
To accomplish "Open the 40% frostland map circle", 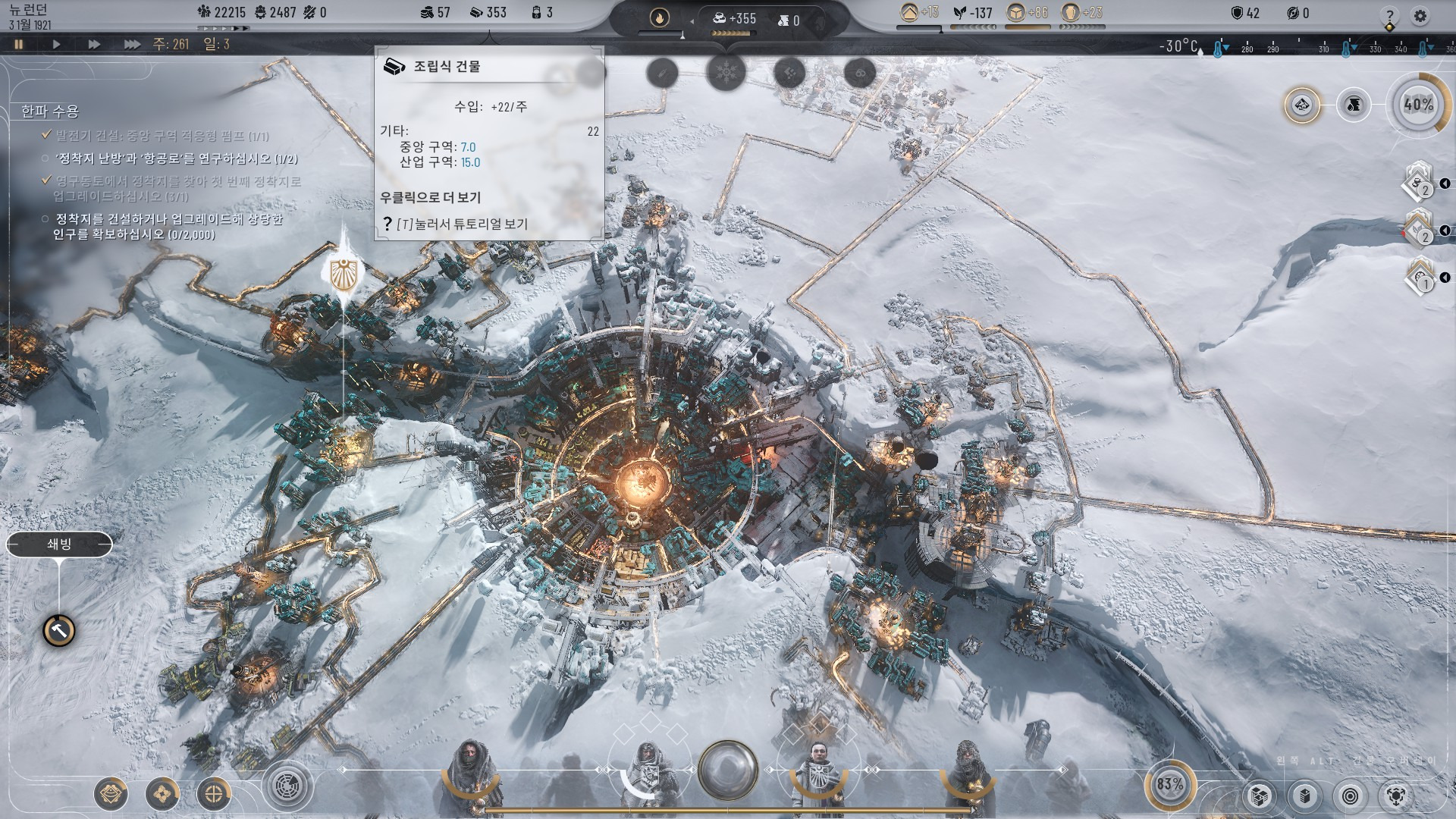I will 1417,105.
